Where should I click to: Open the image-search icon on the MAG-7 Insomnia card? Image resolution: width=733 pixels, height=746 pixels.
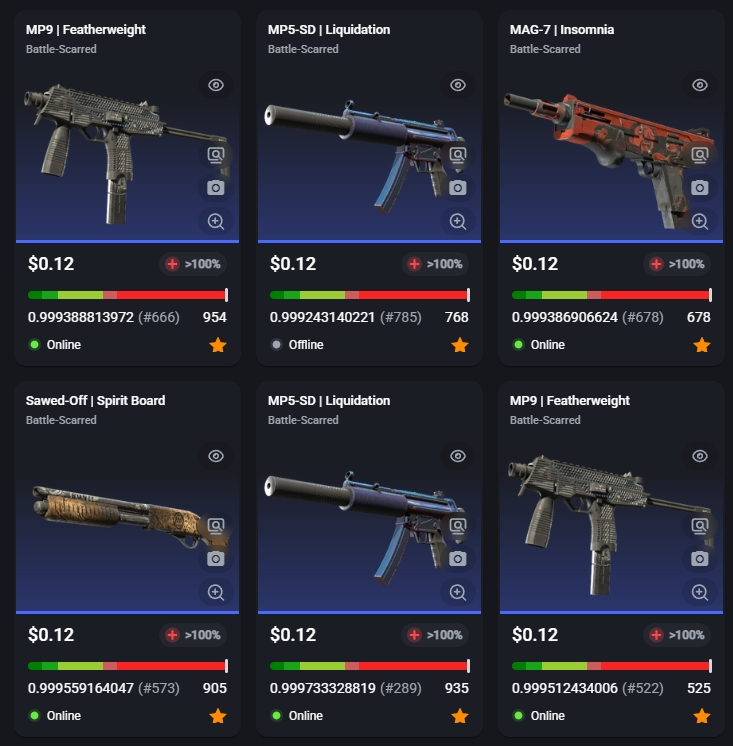click(700, 155)
